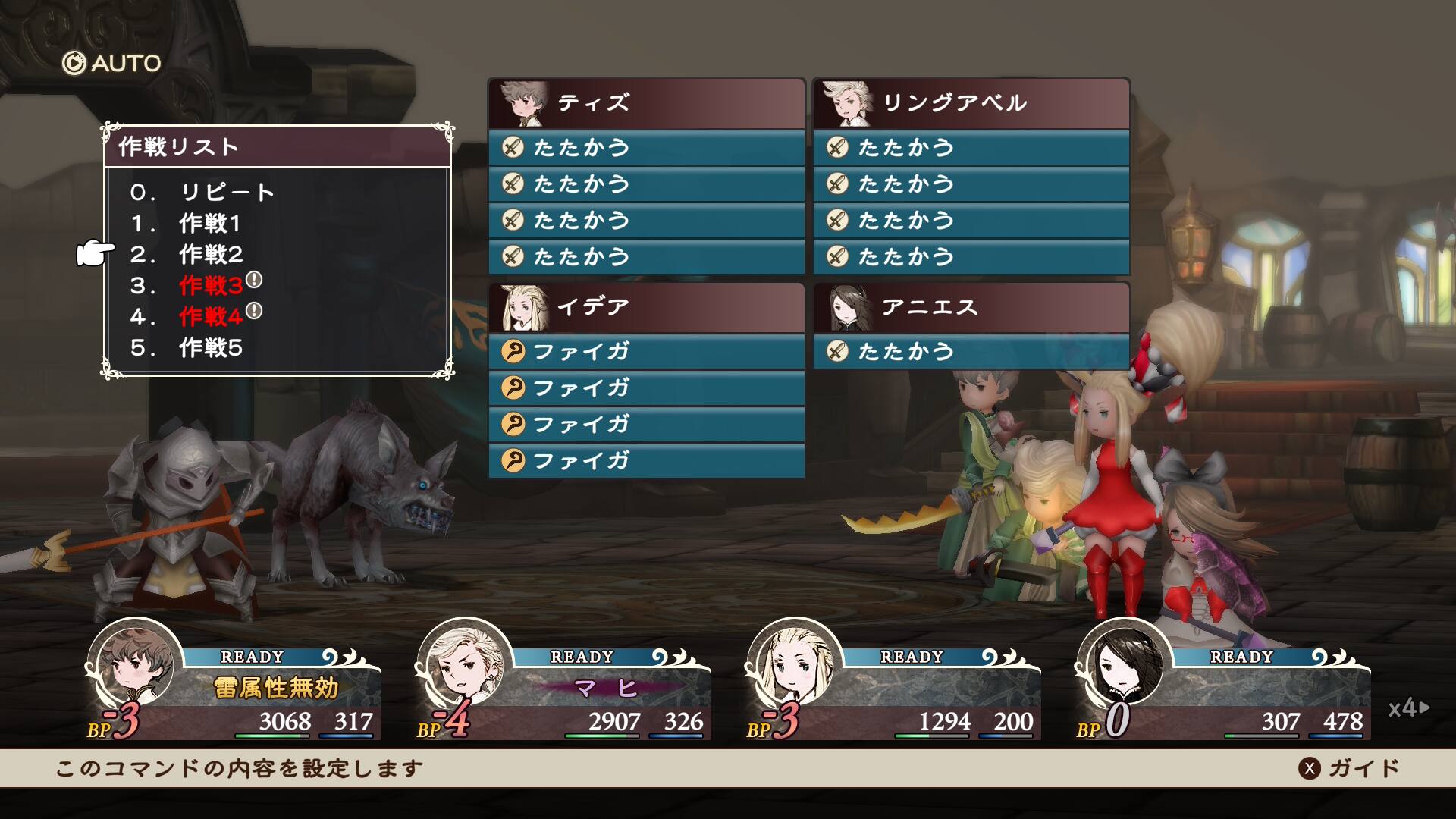The image size is (1456, 819).
Task: Select イデア's command panel header
Action: click(646, 307)
